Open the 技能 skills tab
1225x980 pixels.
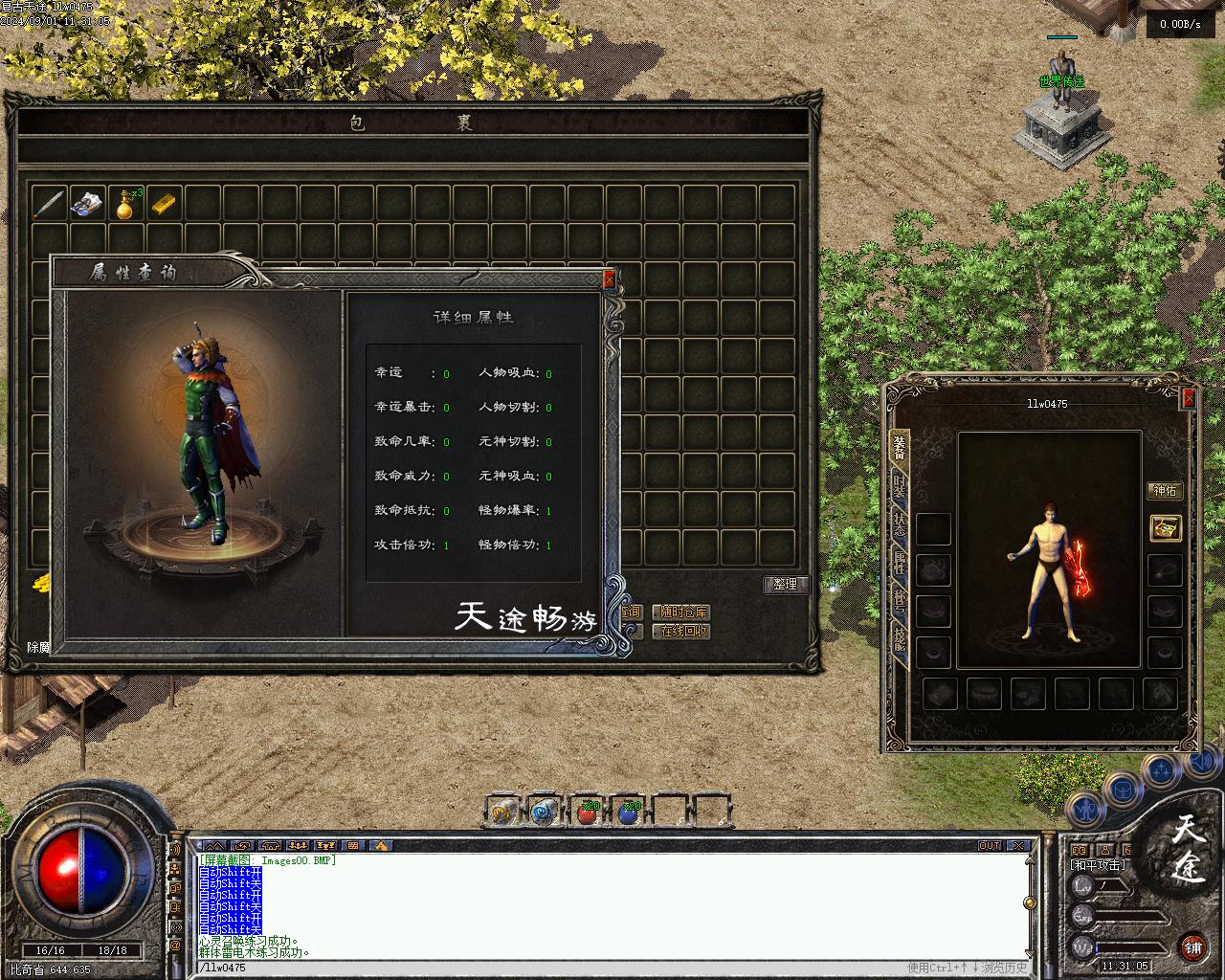900,639
